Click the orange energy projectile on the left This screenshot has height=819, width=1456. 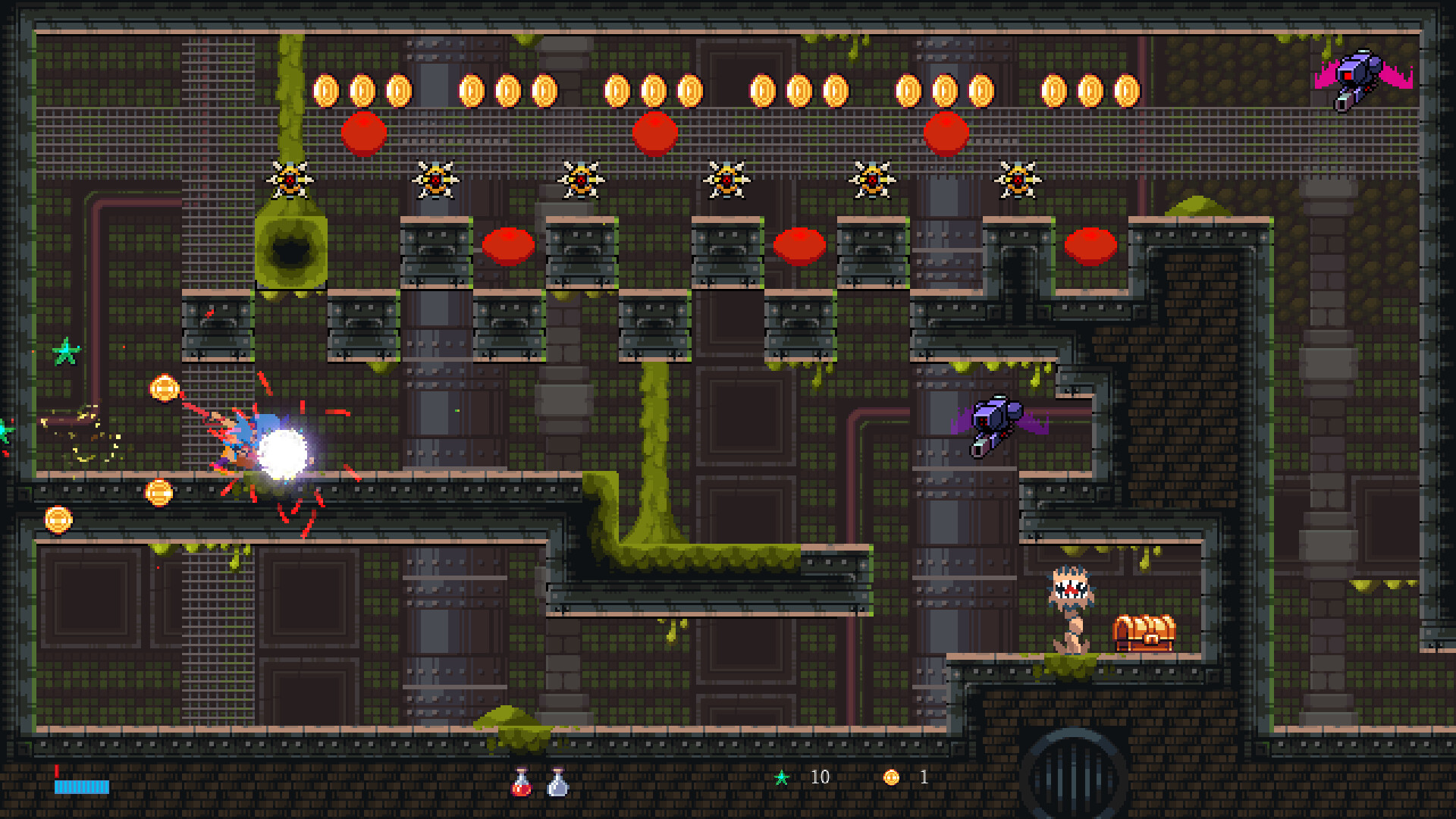pos(164,388)
